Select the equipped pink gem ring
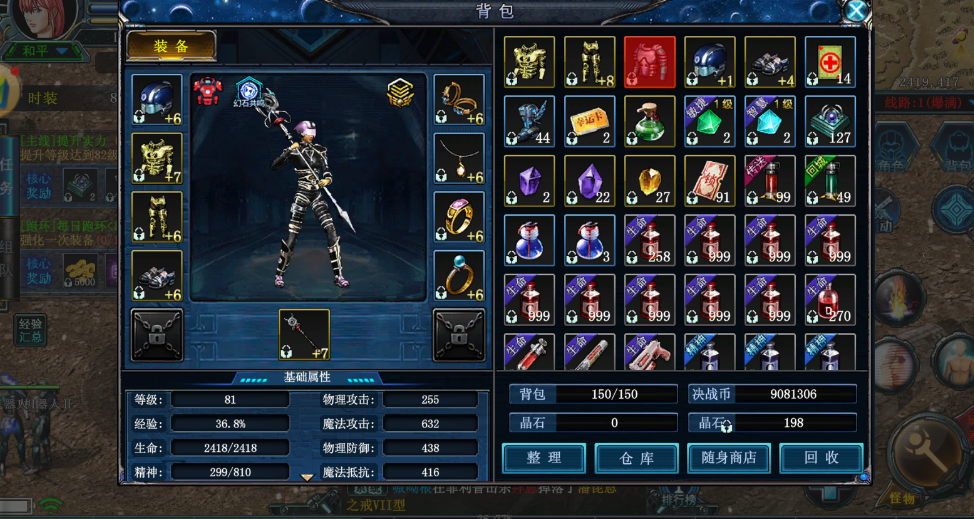 click(459, 217)
